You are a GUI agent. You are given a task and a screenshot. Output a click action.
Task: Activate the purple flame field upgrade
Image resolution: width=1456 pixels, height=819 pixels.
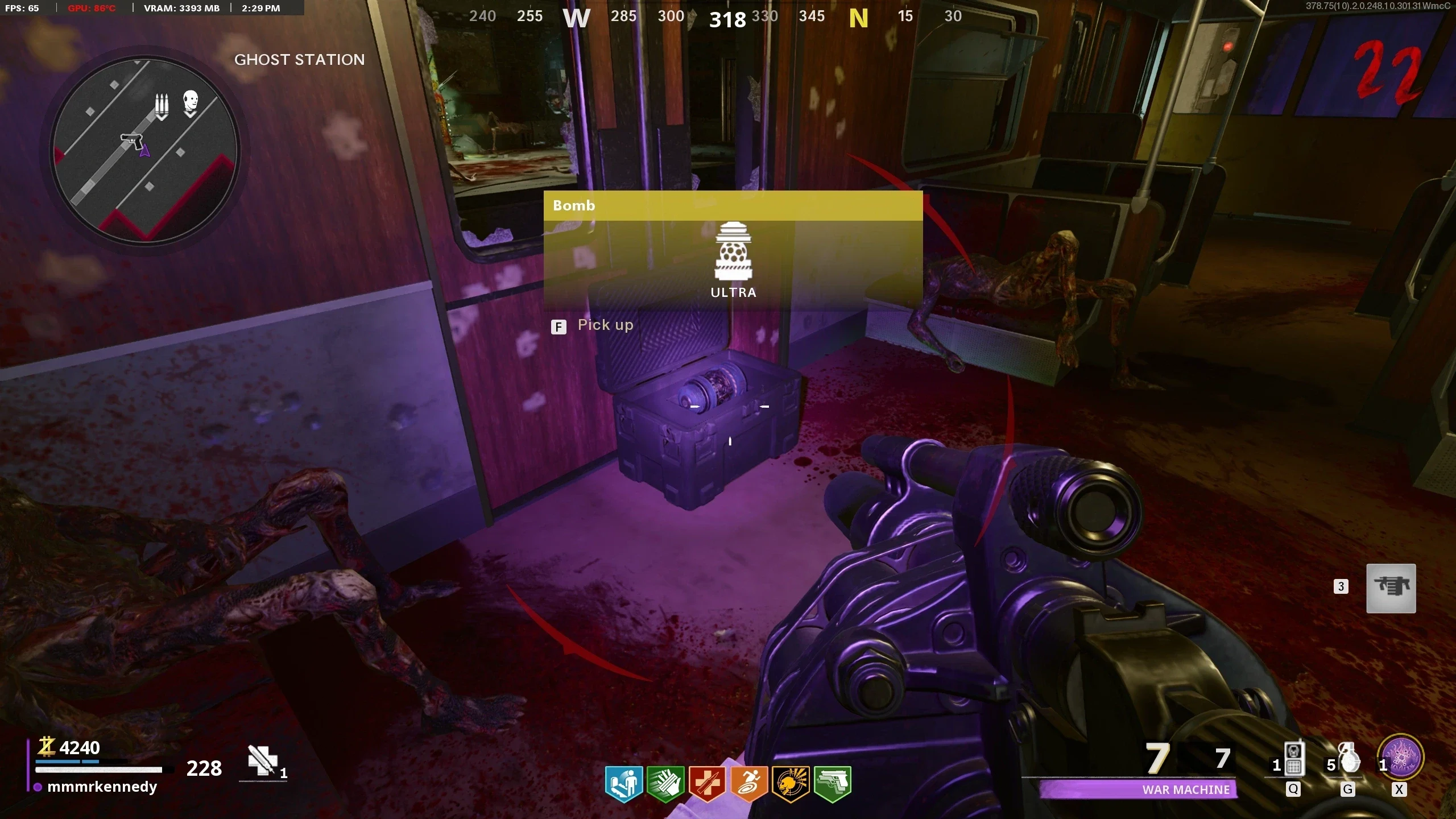(x=1401, y=758)
